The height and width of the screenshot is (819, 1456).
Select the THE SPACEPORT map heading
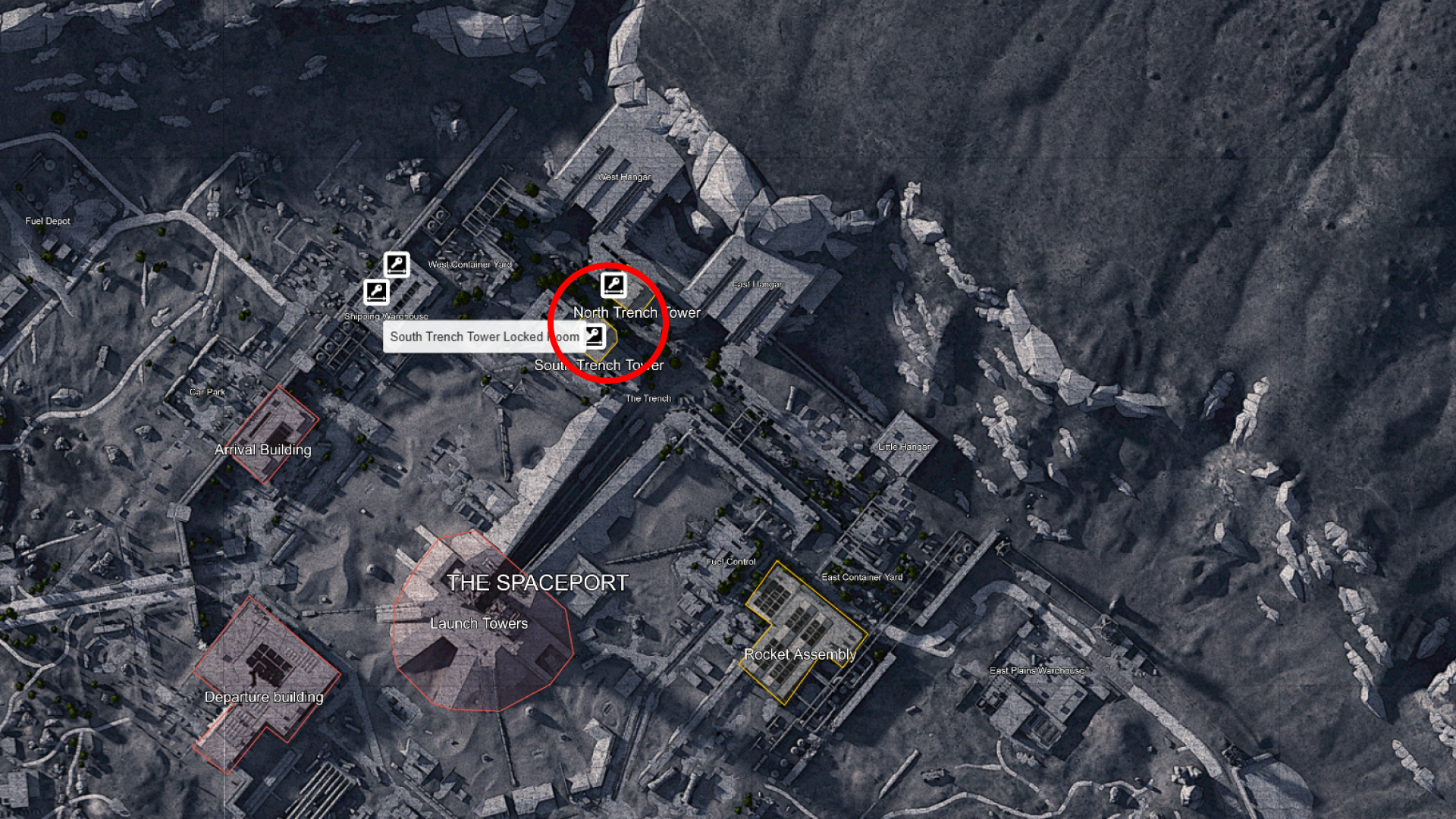tap(539, 582)
